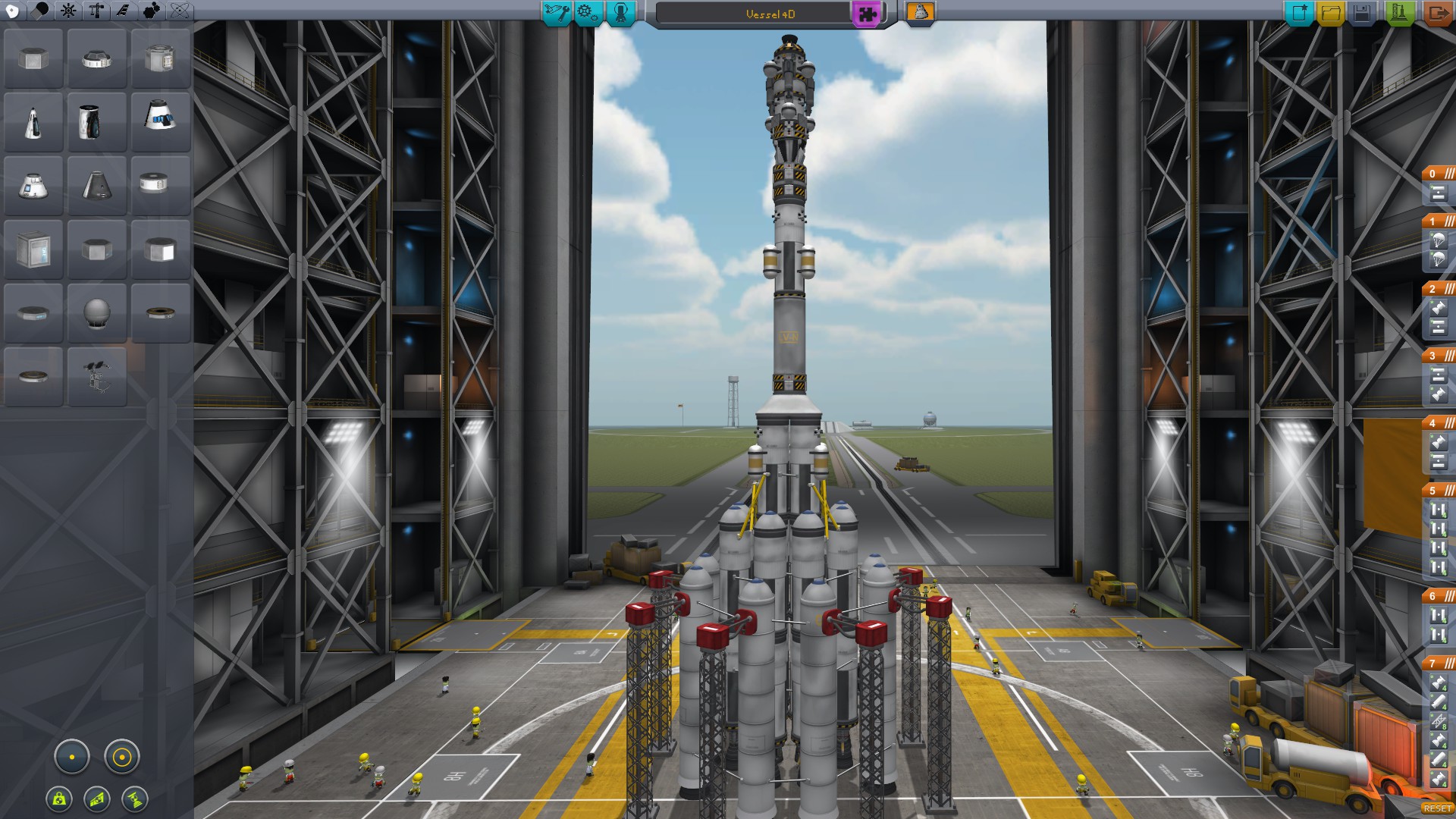Launch the vessel with the green rocket button
The width and height of the screenshot is (1456, 819).
pos(1399,13)
